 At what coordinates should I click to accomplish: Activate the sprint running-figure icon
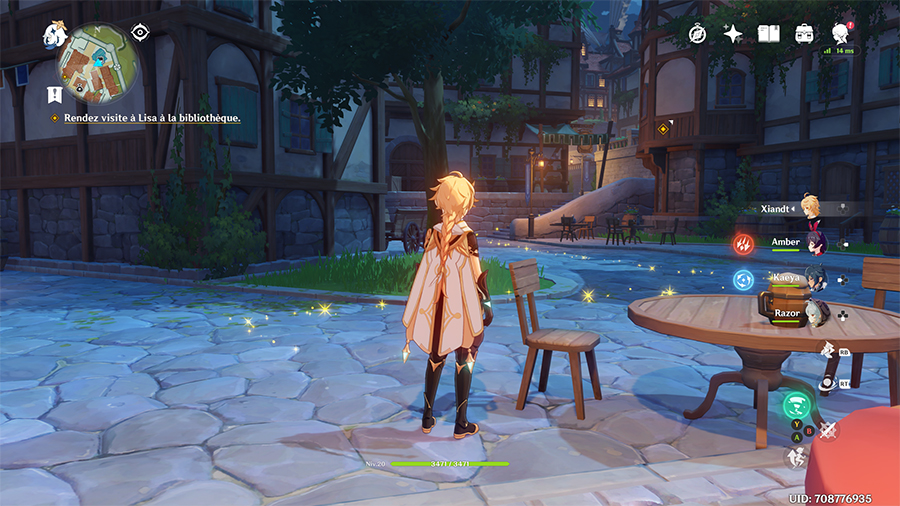pyautogui.click(x=797, y=457)
